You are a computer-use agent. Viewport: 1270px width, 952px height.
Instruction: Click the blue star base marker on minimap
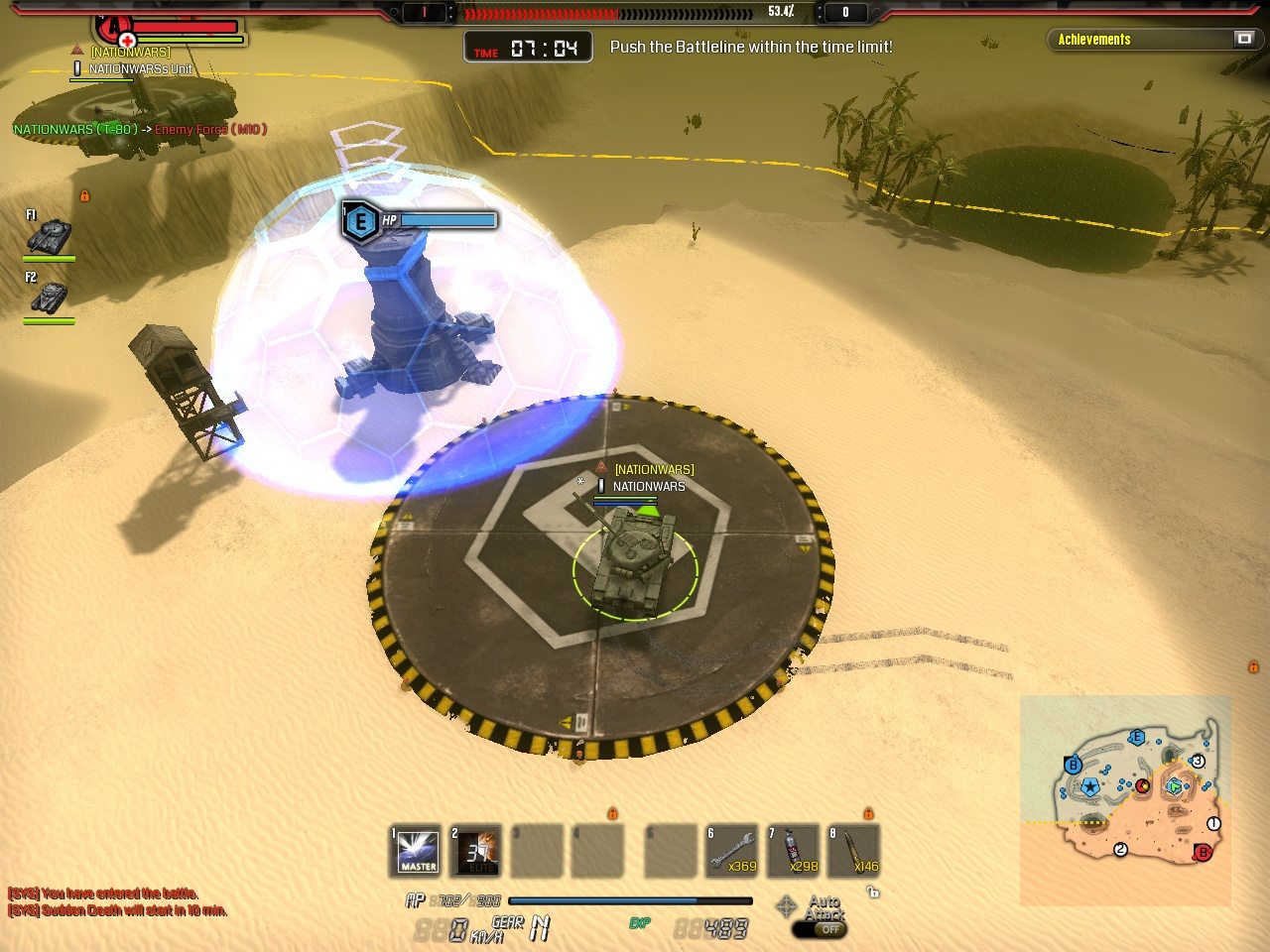coord(1090,787)
